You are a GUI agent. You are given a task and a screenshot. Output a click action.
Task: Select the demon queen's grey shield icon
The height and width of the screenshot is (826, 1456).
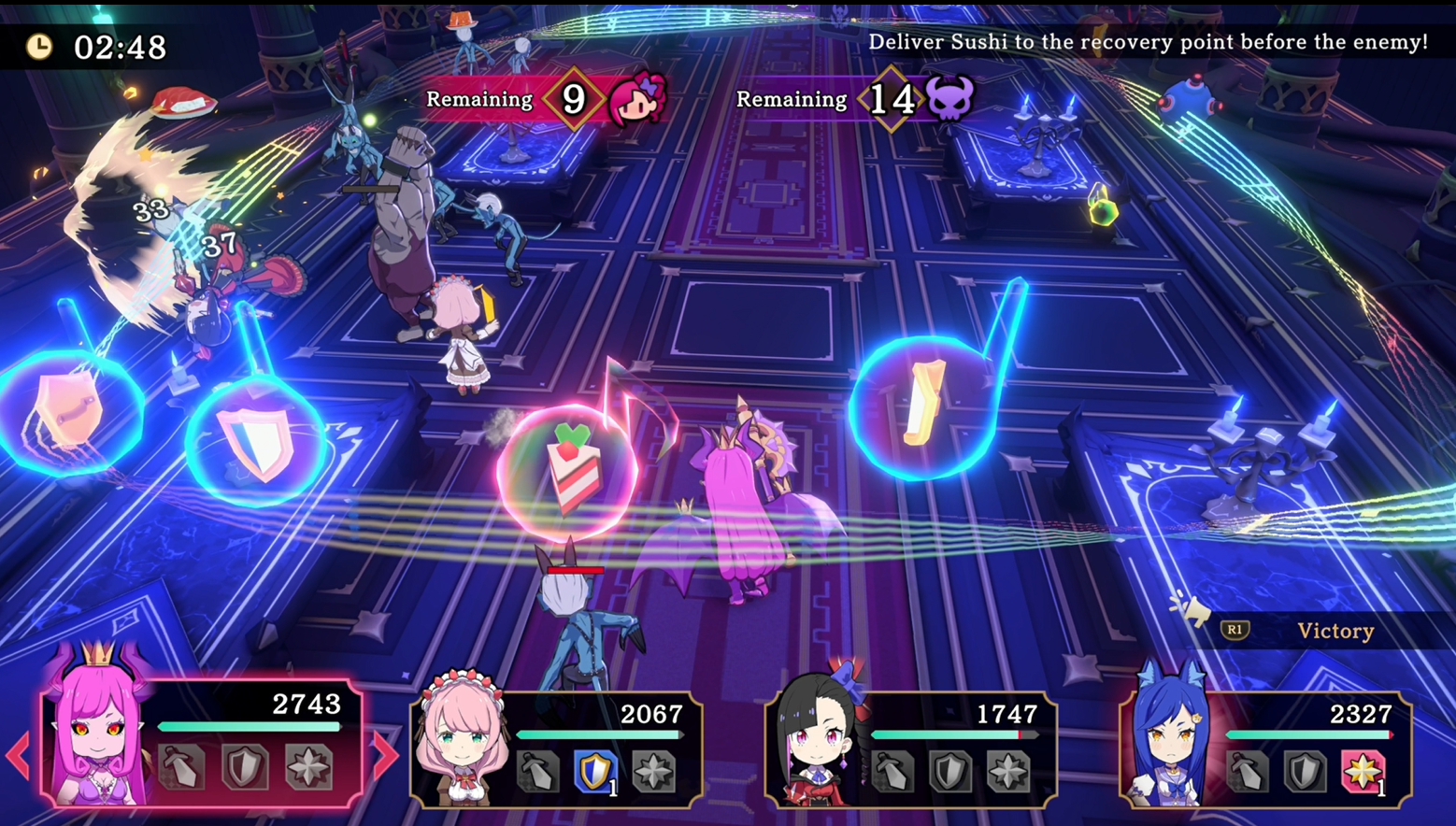[x=245, y=766]
